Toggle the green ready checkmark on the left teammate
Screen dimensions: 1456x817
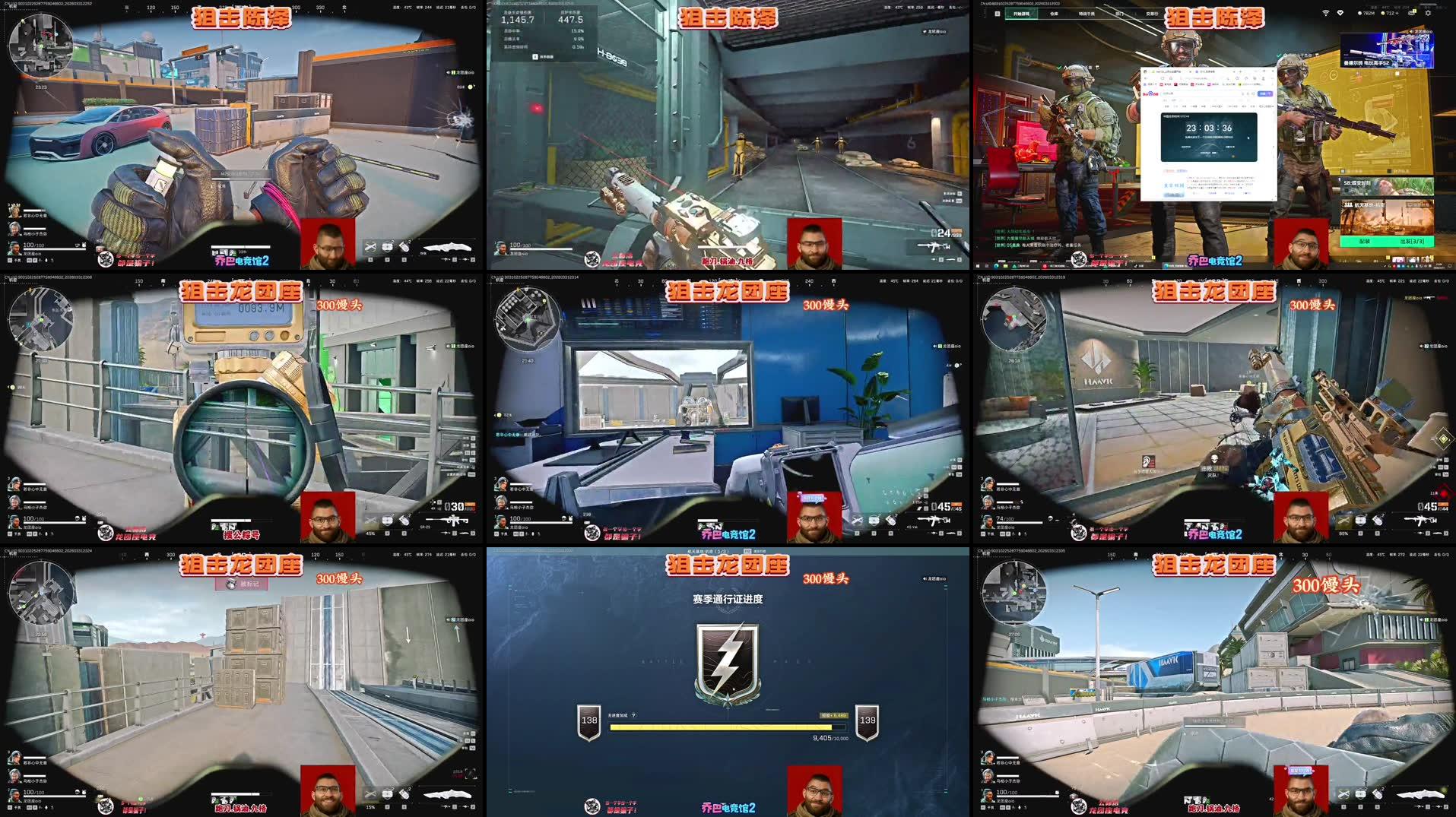point(1058,68)
